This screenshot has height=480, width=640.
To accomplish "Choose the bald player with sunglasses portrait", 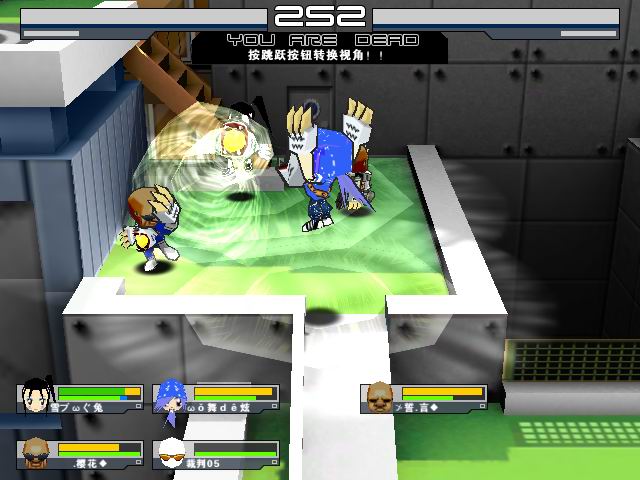I will pos(37,452).
